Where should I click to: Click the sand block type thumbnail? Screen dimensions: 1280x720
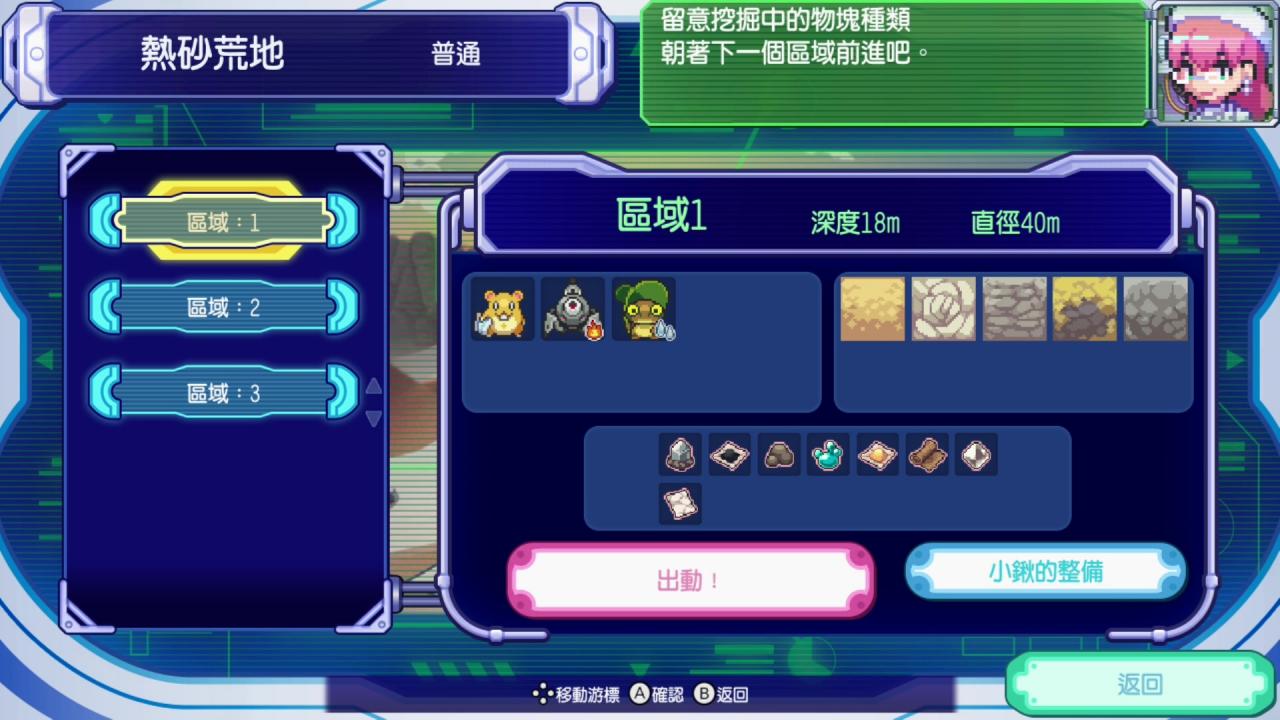[x=872, y=310]
